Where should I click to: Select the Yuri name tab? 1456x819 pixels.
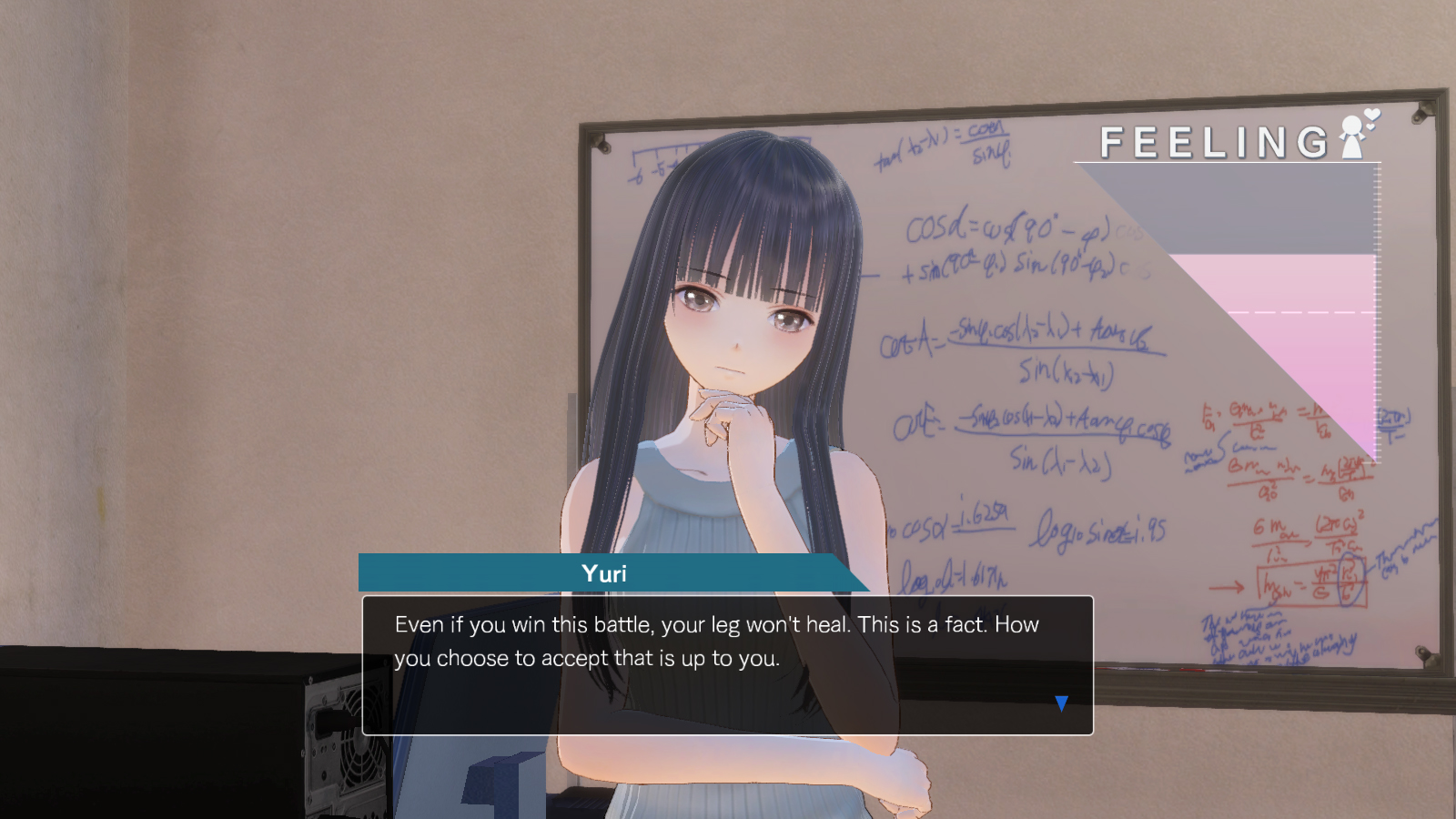click(x=606, y=572)
